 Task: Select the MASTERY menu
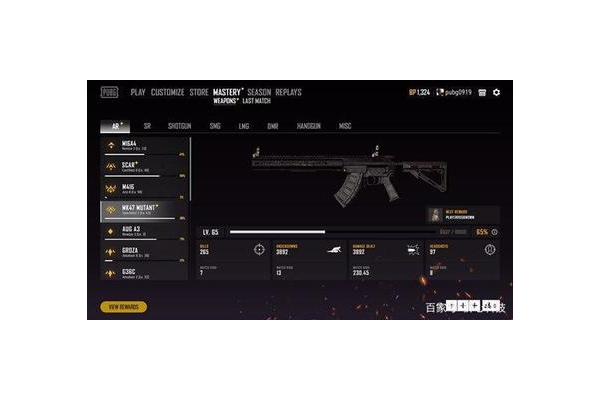(228, 93)
